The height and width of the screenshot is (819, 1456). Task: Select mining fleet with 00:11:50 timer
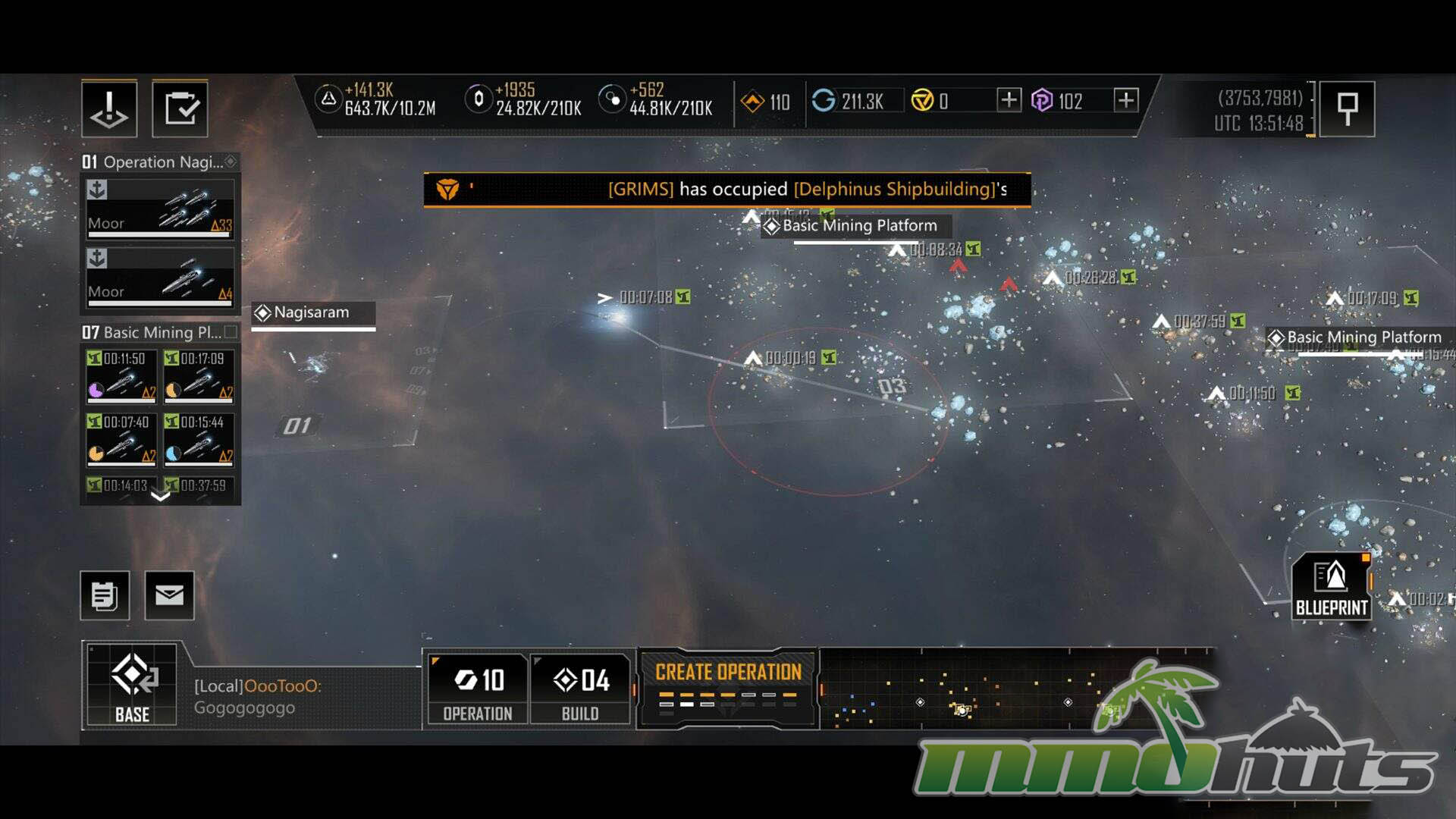tap(121, 375)
